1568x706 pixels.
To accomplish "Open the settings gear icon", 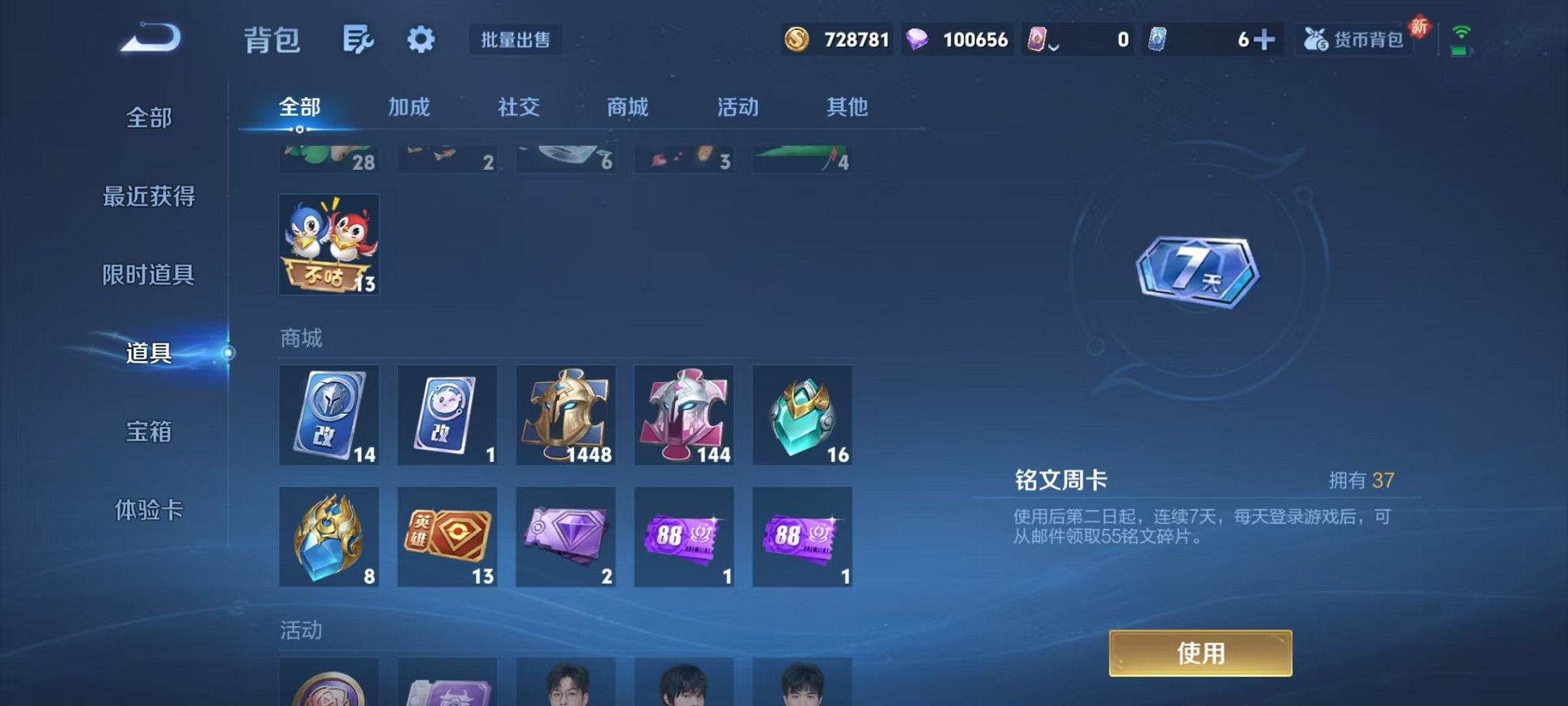I will click(420, 38).
